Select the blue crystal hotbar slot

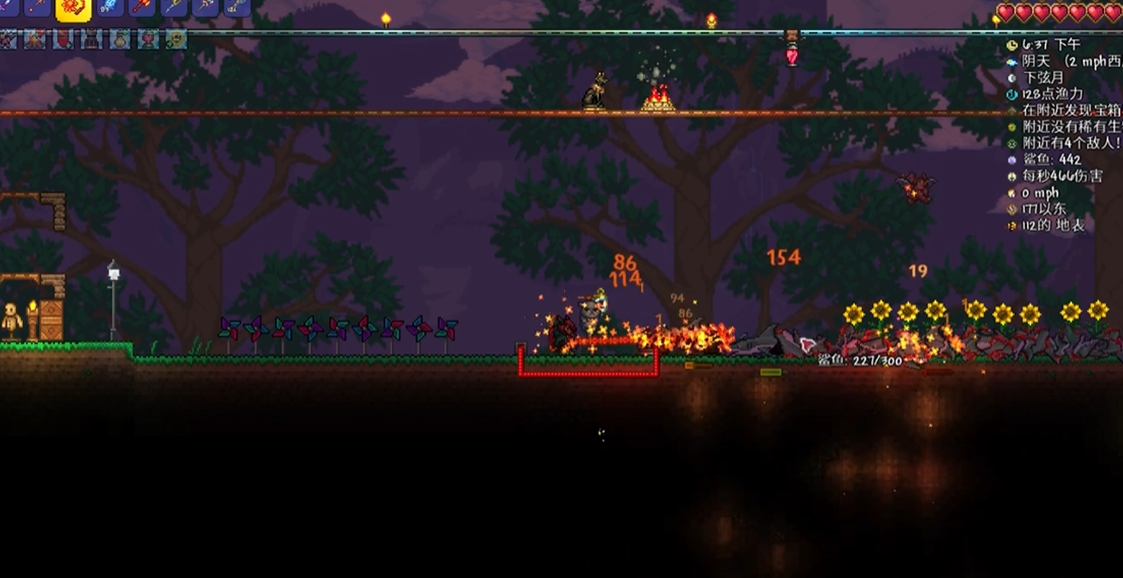[110, 6]
